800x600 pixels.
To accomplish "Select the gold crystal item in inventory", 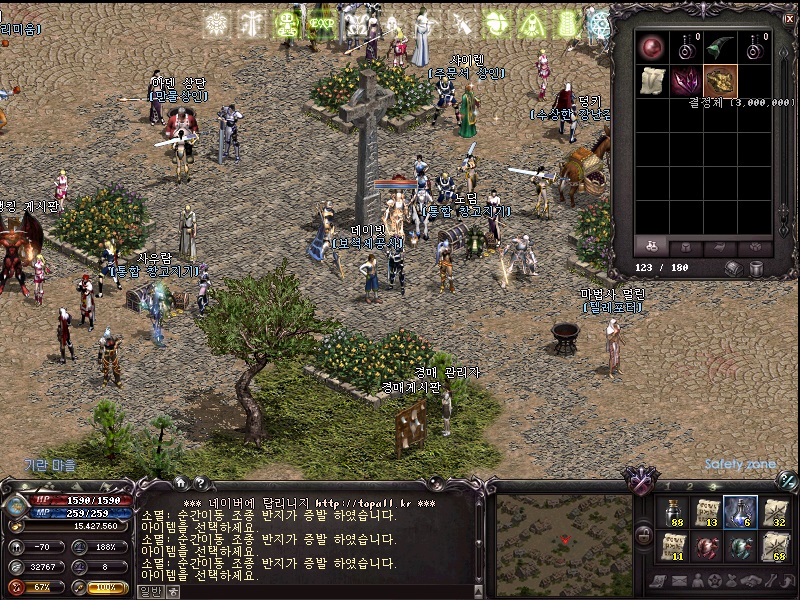I will 720,81.
